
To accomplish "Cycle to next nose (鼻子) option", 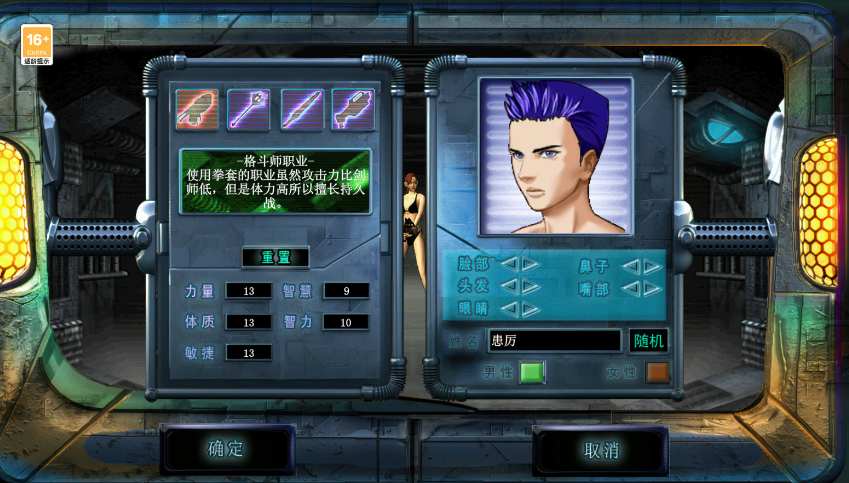I will click(652, 266).
